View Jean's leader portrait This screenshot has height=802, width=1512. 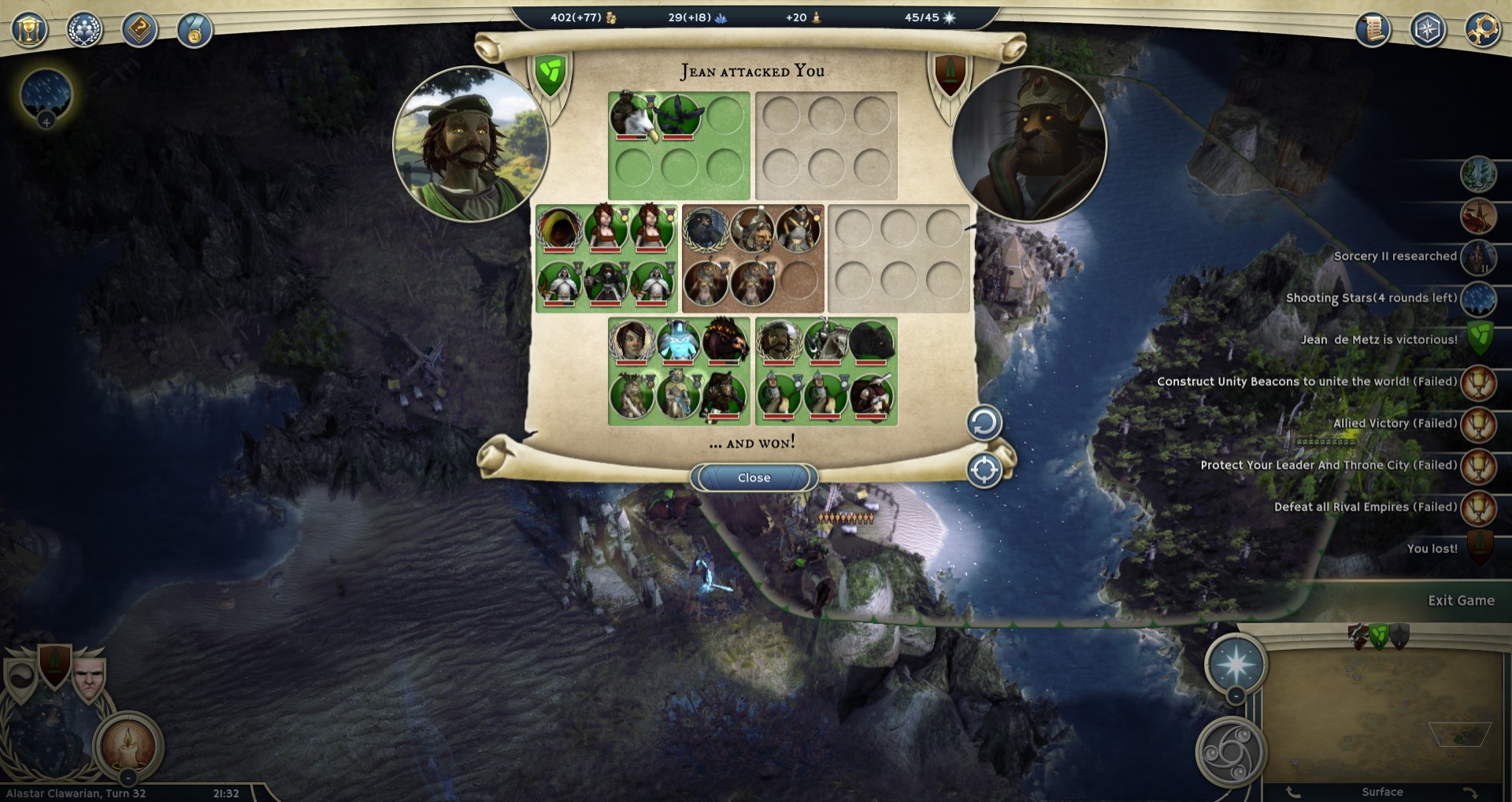tap(471, 144)
